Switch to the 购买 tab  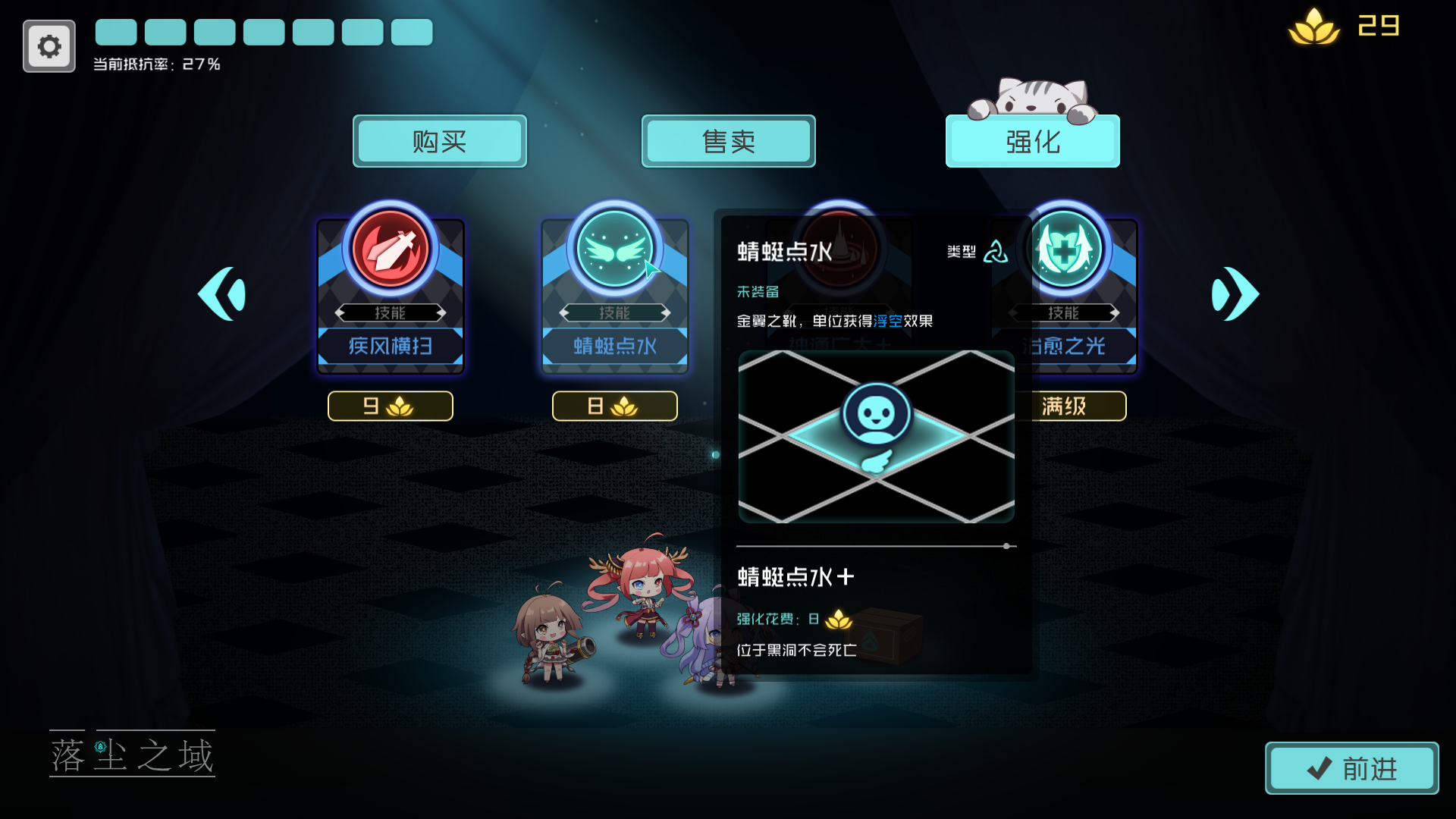coord(440,141)
